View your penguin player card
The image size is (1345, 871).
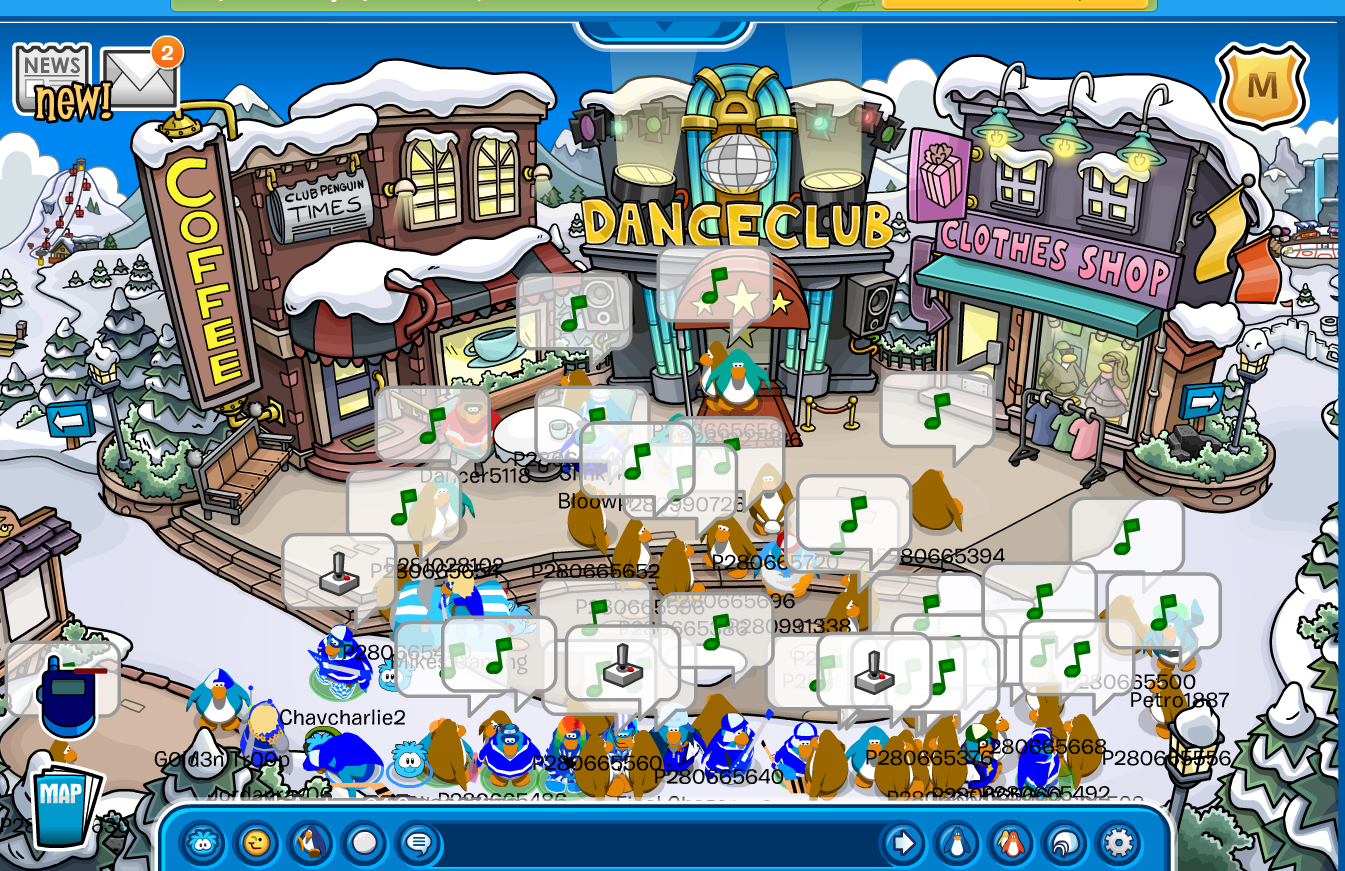(957, 843)
